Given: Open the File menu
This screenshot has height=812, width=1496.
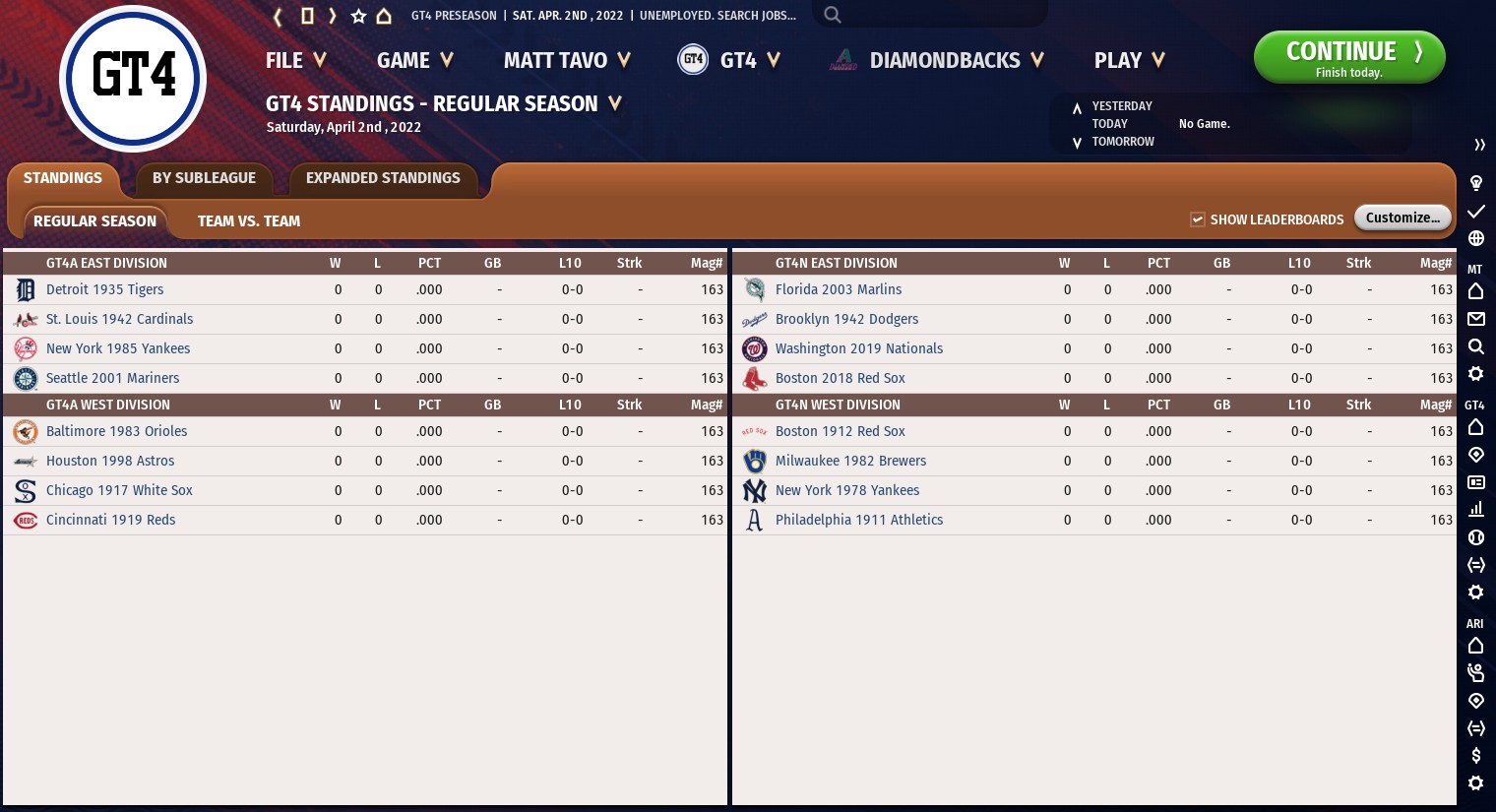Looking at the screenshot, I should [295, 61].
